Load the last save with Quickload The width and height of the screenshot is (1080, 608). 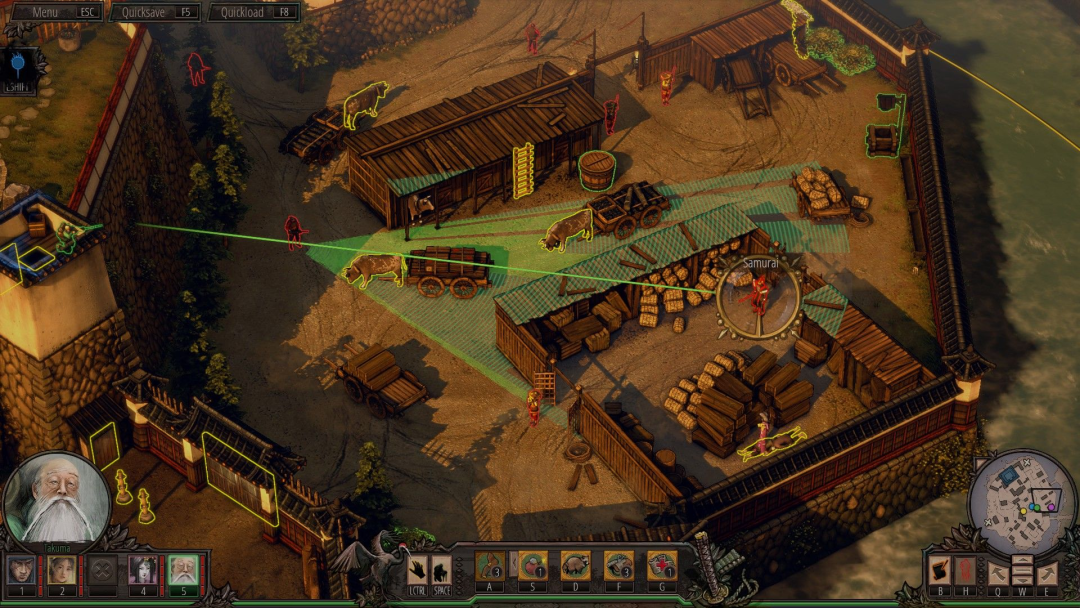tap(253, 12)
